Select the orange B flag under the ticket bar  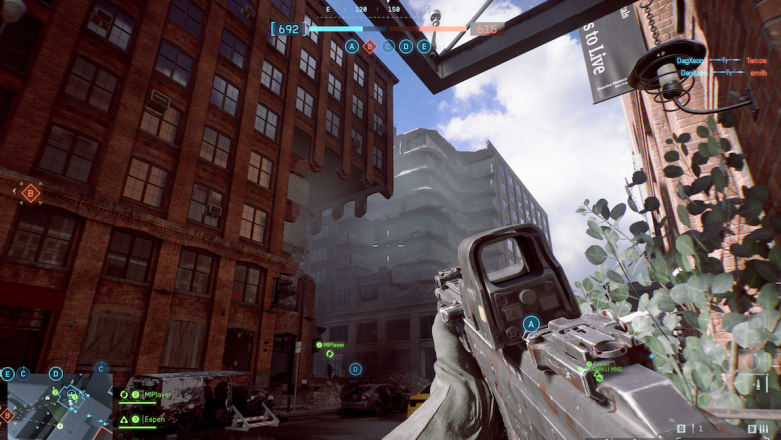coord(369,46)
